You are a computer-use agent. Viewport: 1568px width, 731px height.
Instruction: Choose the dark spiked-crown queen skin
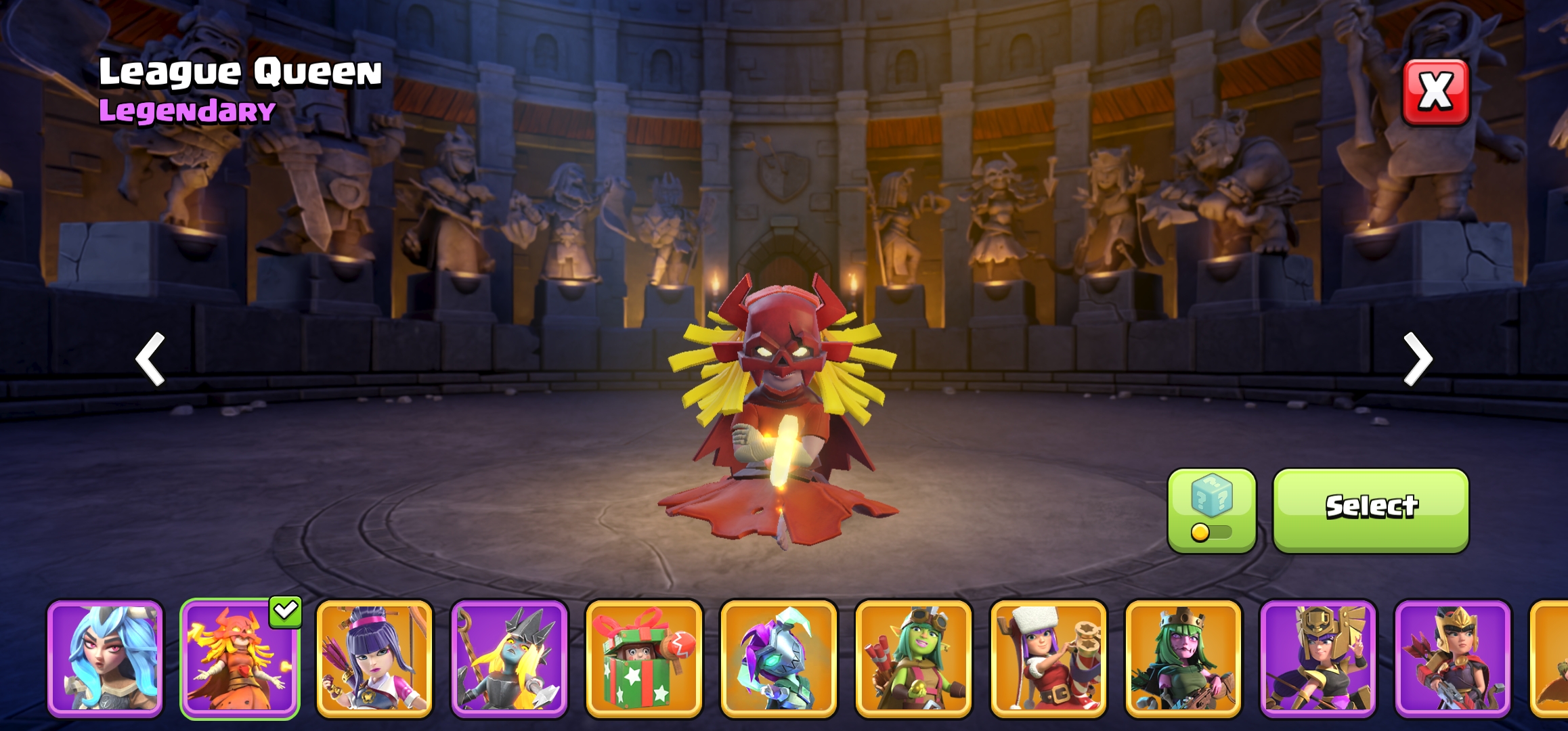click(509, 658)
